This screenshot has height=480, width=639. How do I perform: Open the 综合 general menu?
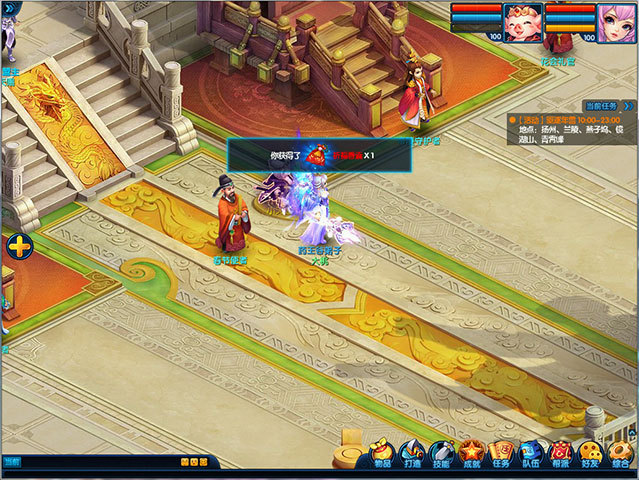tap(622, 453)
